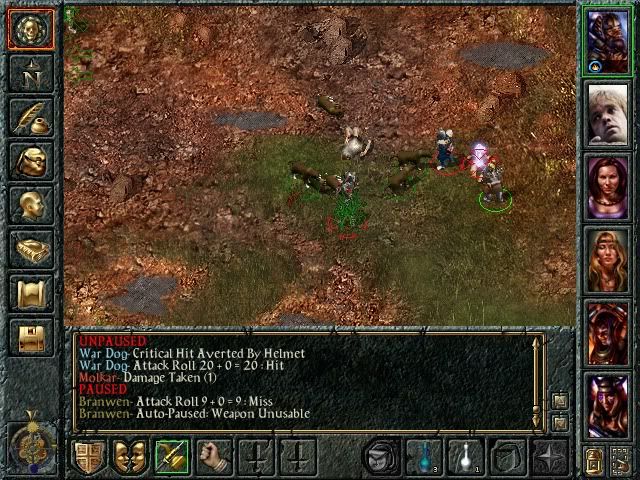Select the dark-haired woman portrait
The width and height of the screenshot is (640, 480).
pyautogui.click(x=608, y=187)
